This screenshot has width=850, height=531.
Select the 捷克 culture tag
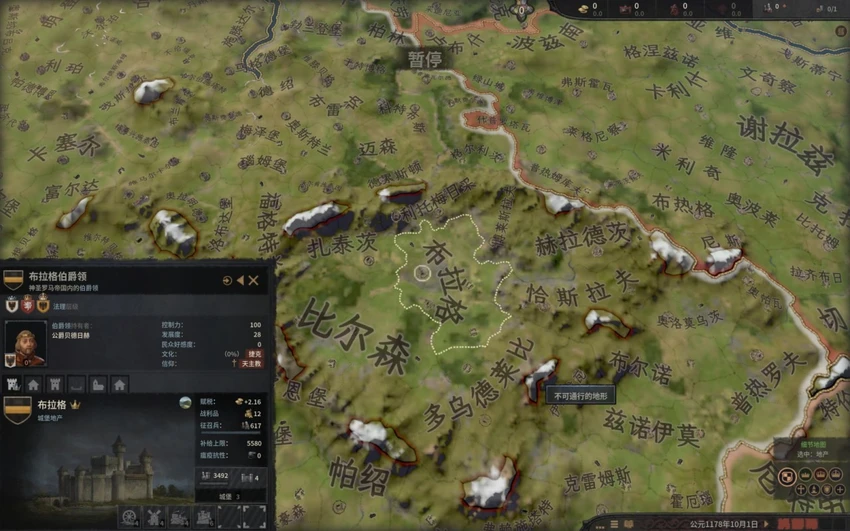point(254,353)
